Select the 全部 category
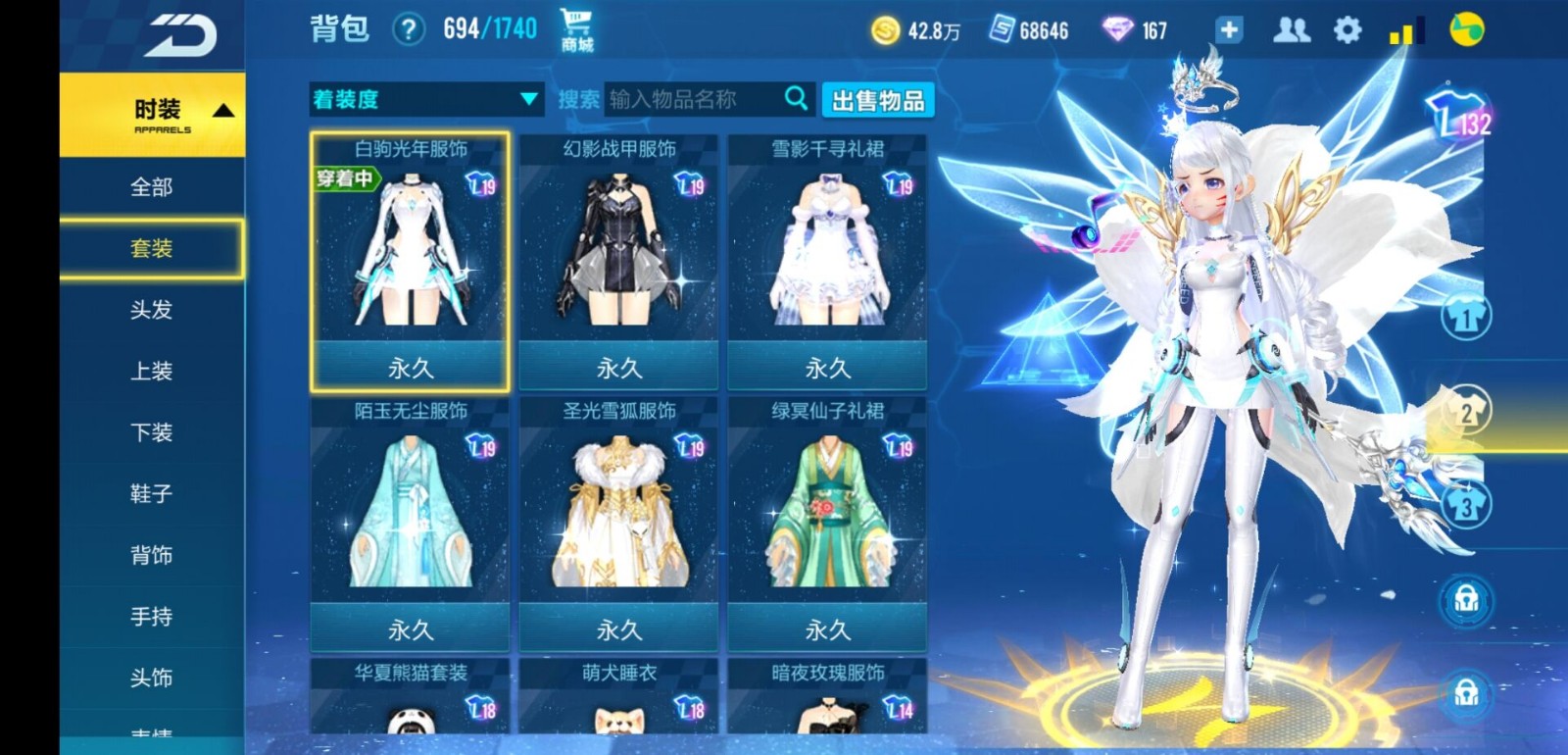 [152, 187]
